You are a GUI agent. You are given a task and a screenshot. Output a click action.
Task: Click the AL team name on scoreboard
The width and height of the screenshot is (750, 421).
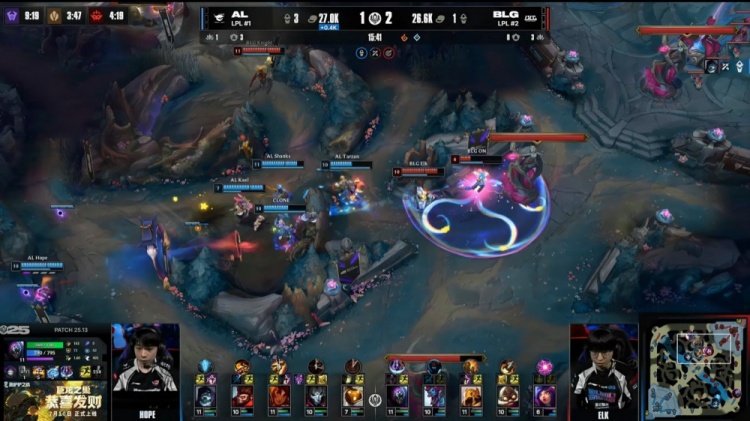[x=240, y=14]
